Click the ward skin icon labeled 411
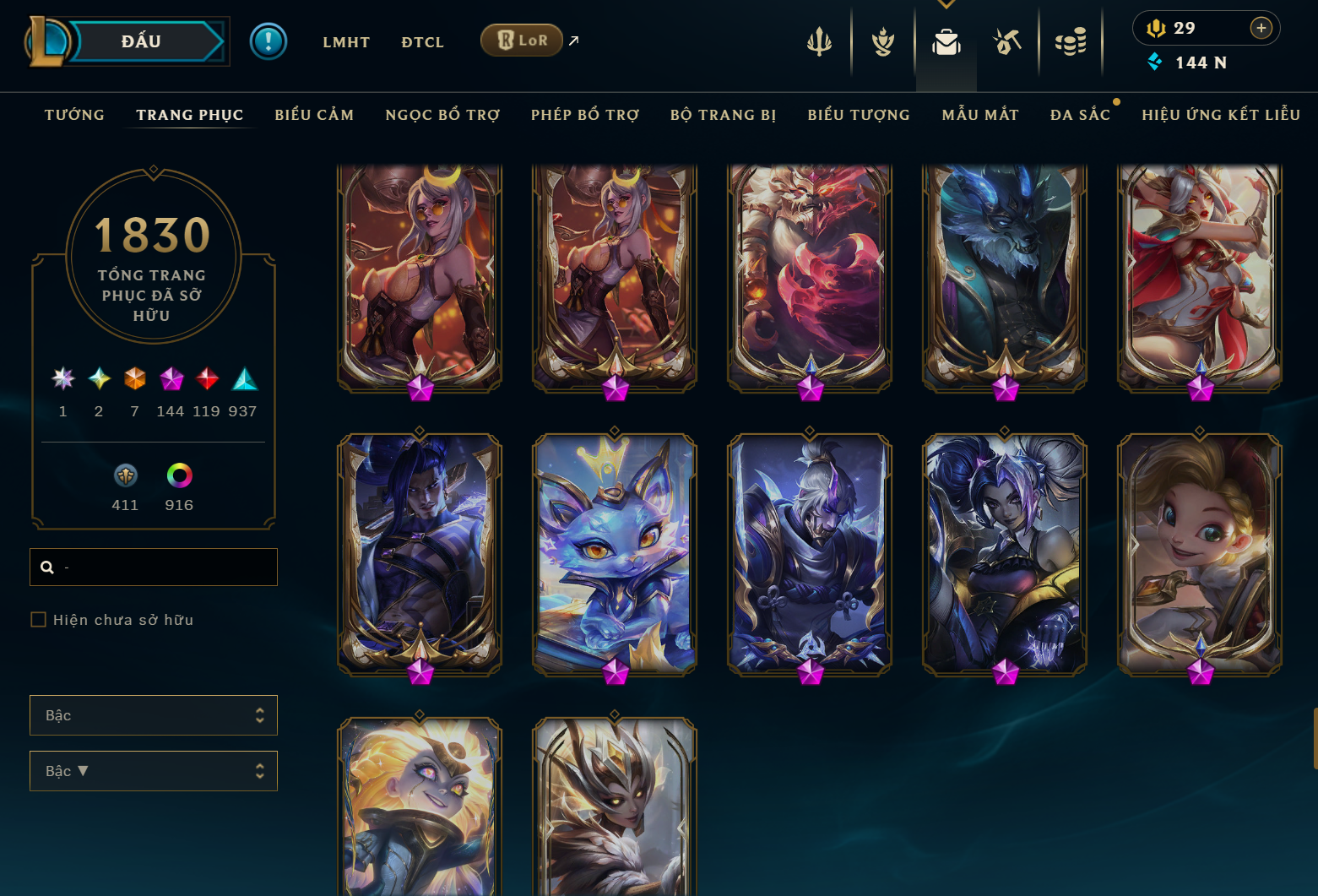1318x896 pixels. 125,475
